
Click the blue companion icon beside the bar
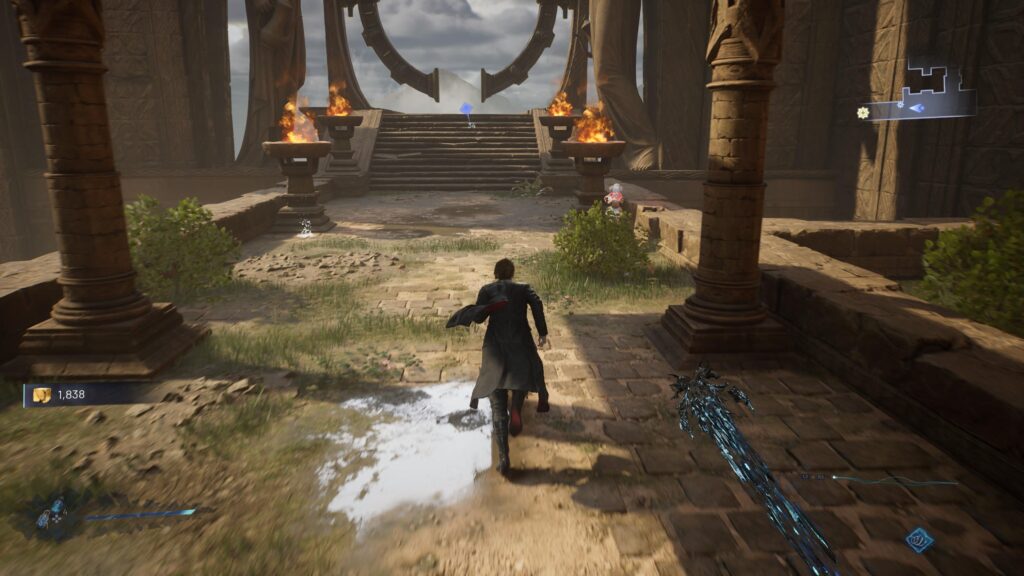[x=48, y=515]
